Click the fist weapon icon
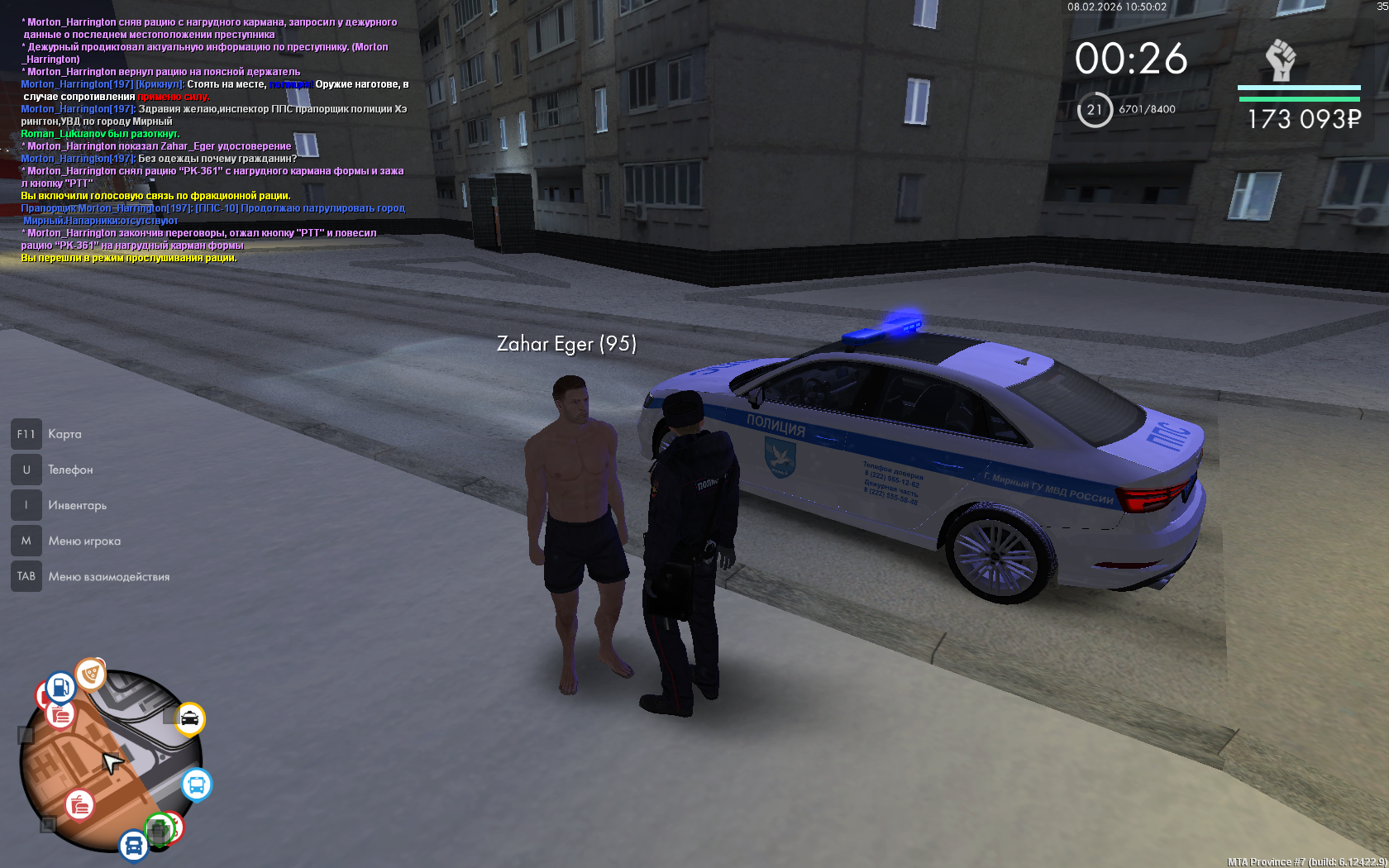The height and width of the screenshot is (868, 1389). pyautogui.click(x=1281, y=60)
